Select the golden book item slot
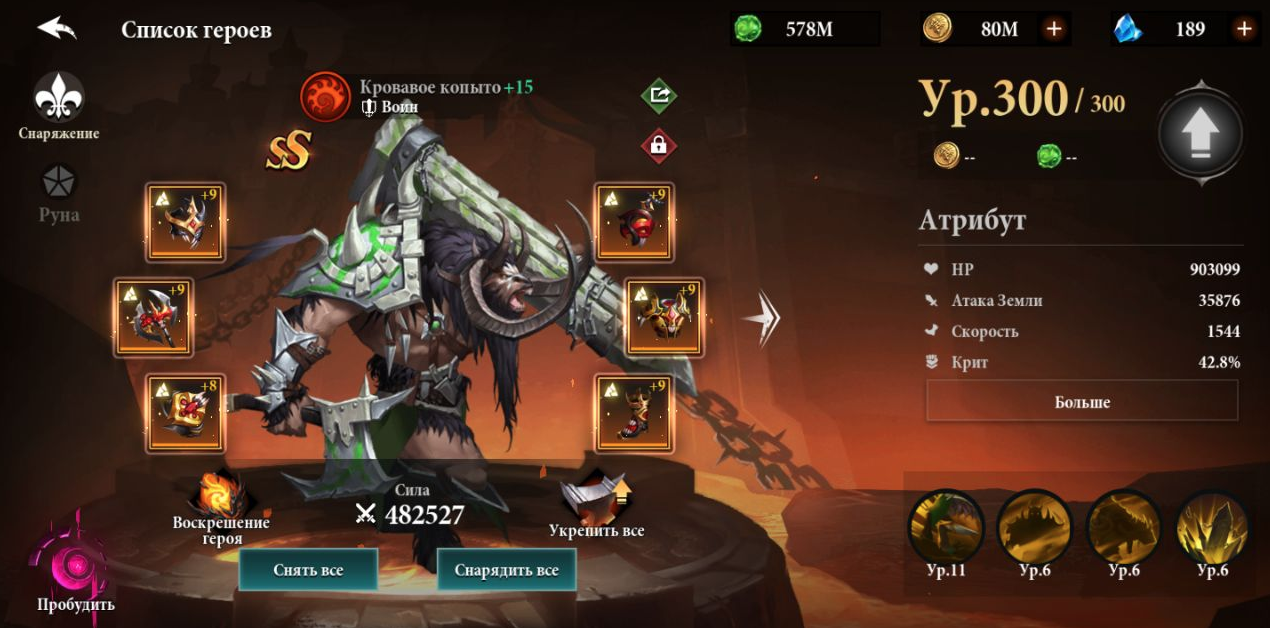The image size is (1270, 628). click(185, 413)
